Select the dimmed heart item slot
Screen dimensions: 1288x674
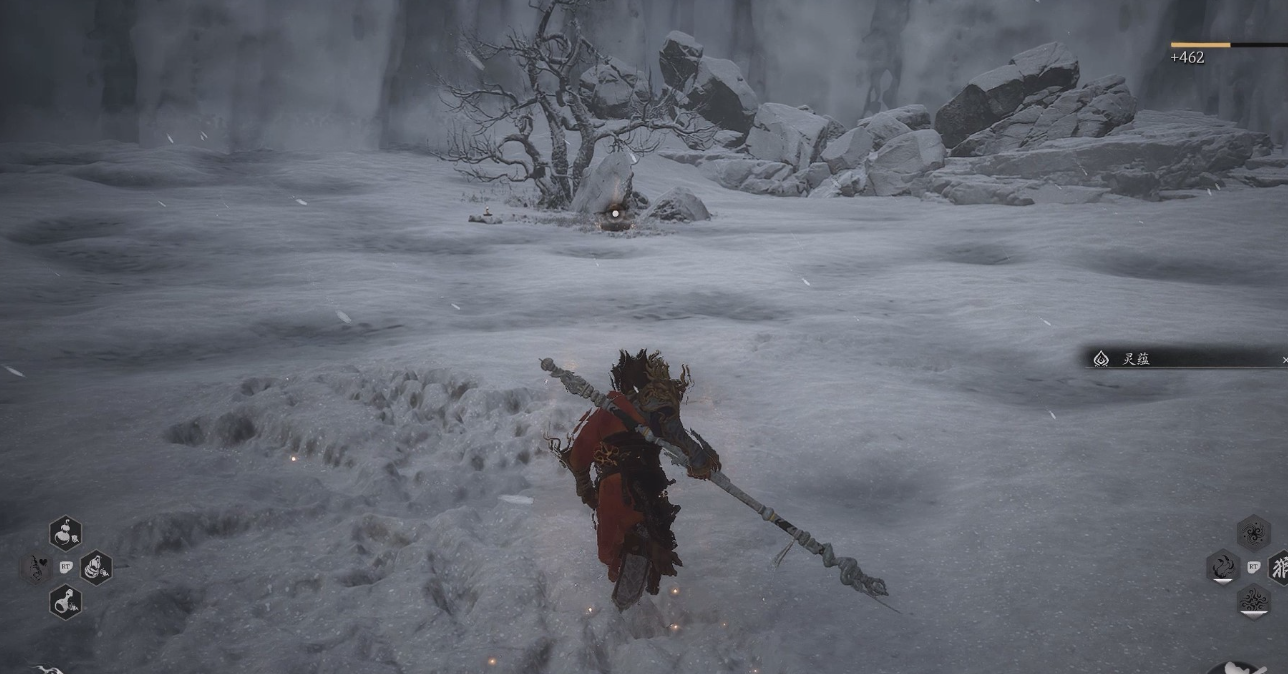click(x=35, y=567)
